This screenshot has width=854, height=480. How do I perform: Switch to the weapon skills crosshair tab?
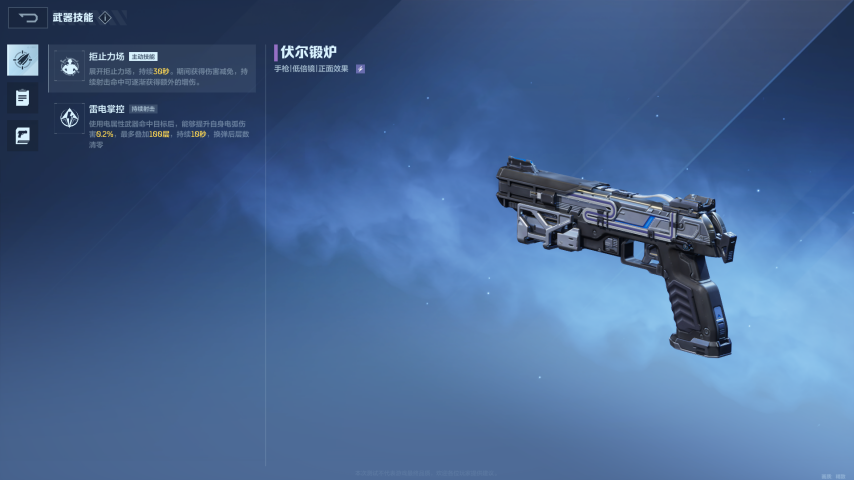[x=22, y=60]
